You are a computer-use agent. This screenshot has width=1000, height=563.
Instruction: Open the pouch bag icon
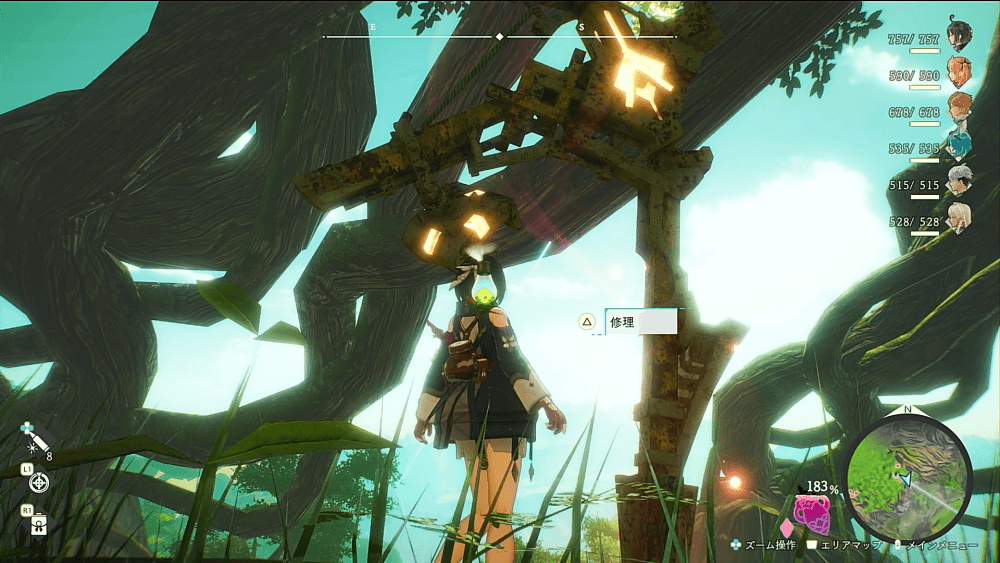coord(39,524)
